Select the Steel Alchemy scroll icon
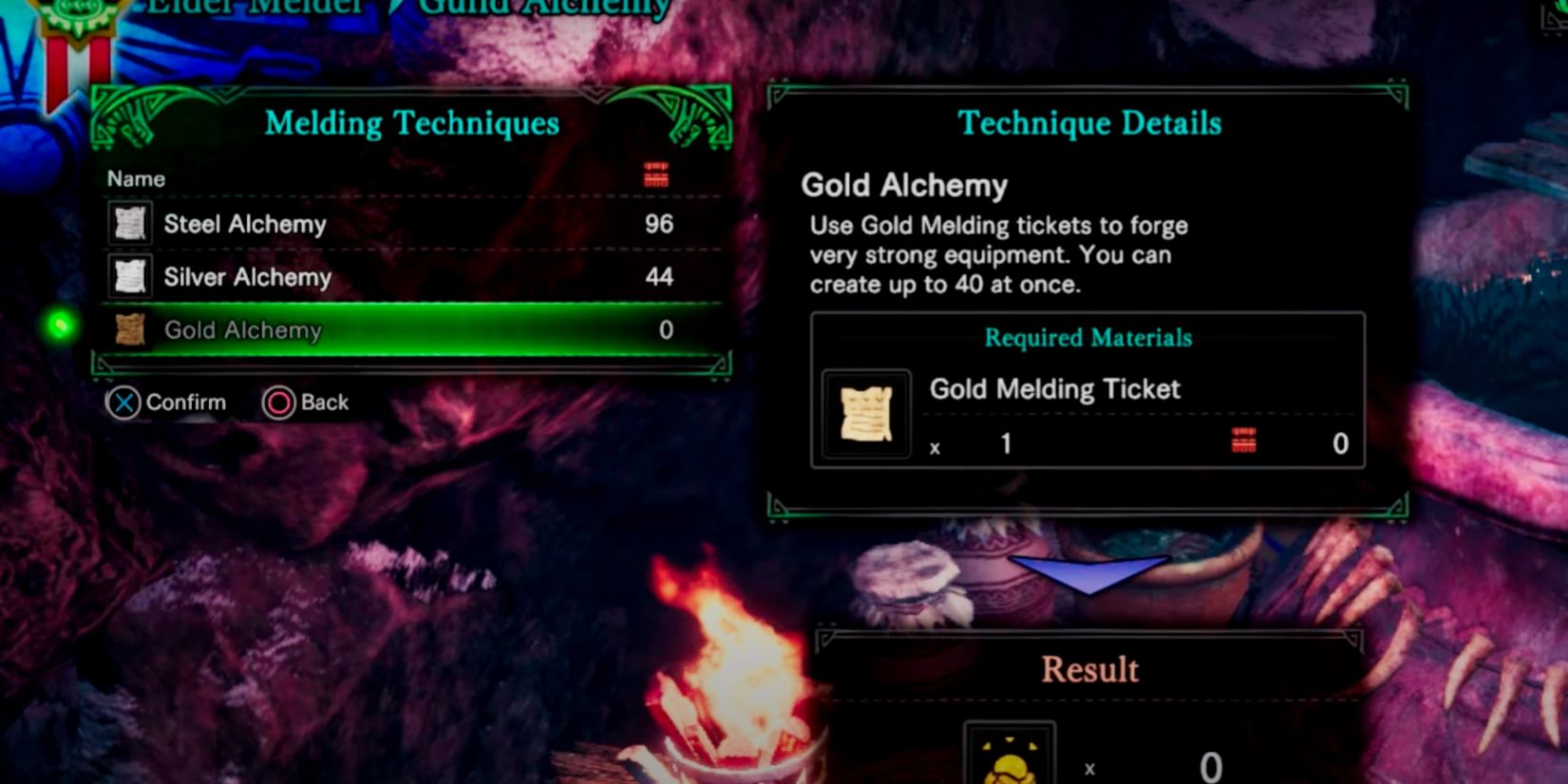The height and width of the screenshot is (784, 1568). point(128,224)
